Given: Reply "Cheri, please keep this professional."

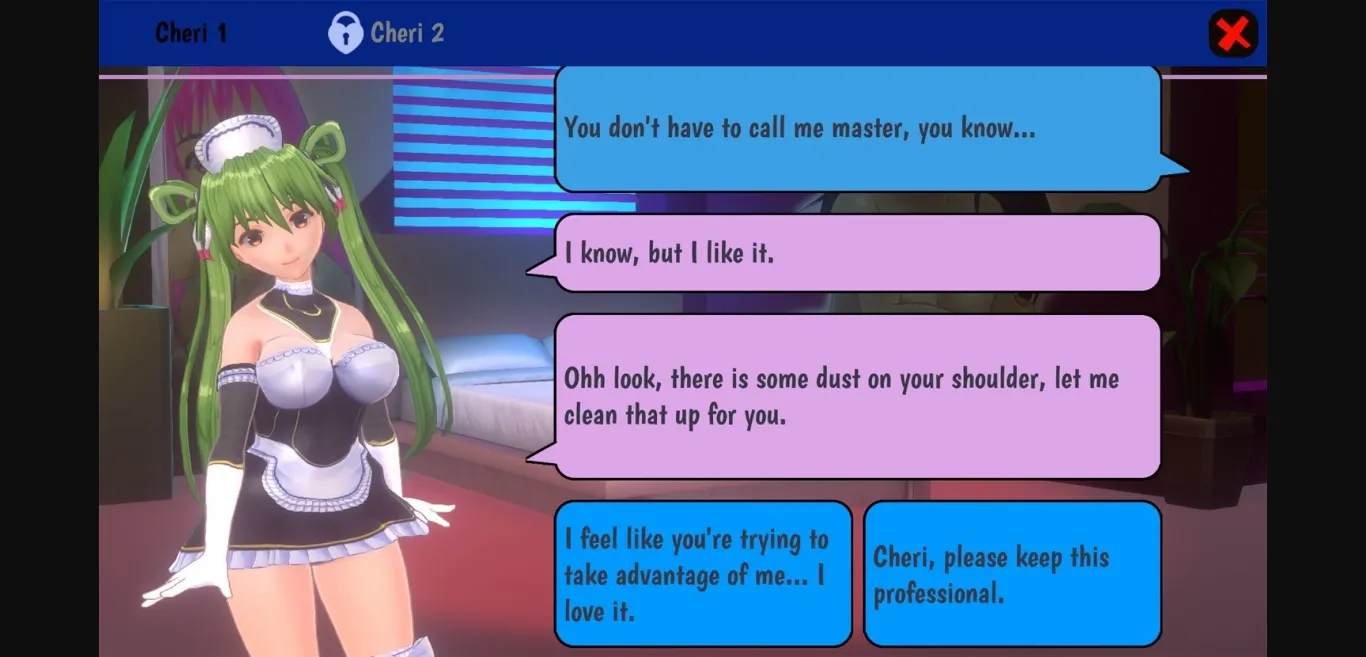Looking at the screenshot, I should click(1012, 574).
